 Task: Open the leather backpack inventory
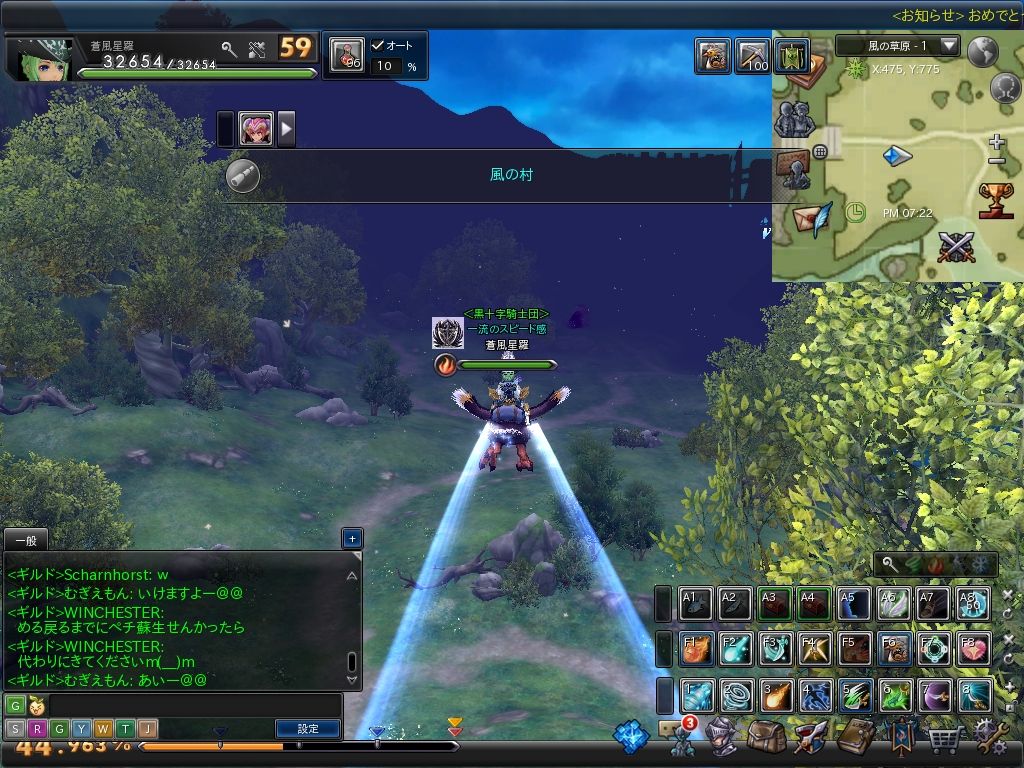click(x=765, y=738)
